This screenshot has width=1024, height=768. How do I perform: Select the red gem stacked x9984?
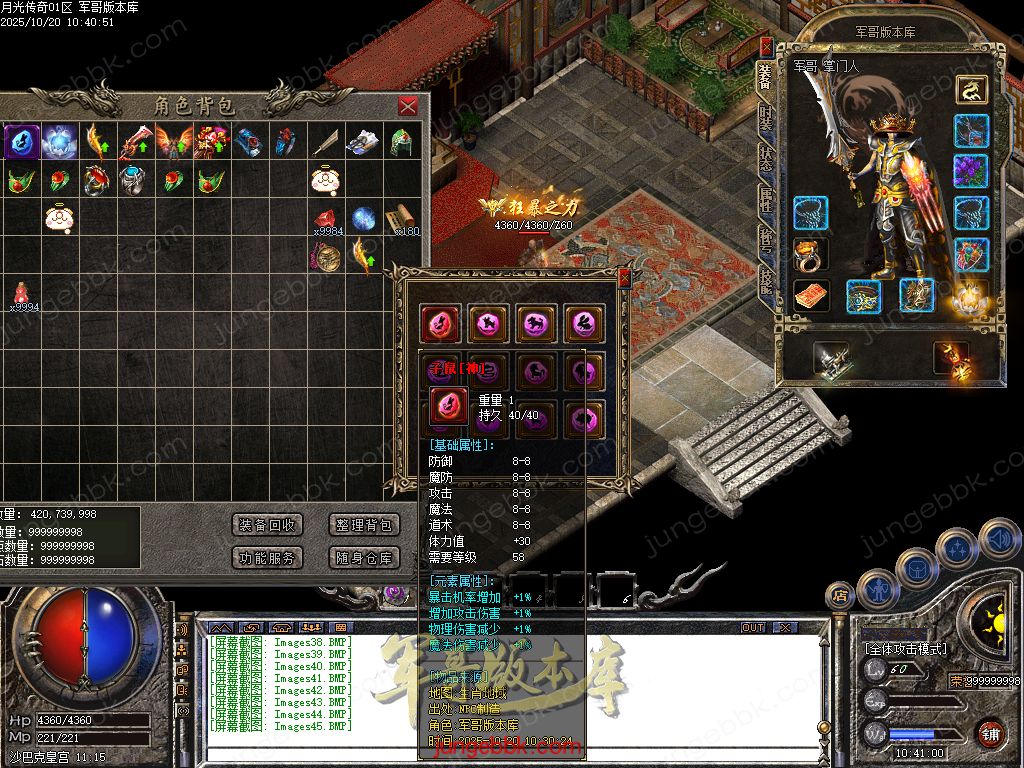click(x=326, y=220)
